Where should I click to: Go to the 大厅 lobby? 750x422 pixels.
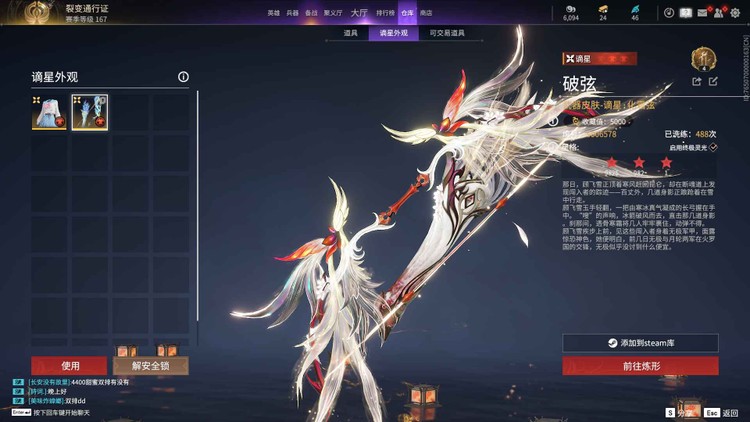358,13
